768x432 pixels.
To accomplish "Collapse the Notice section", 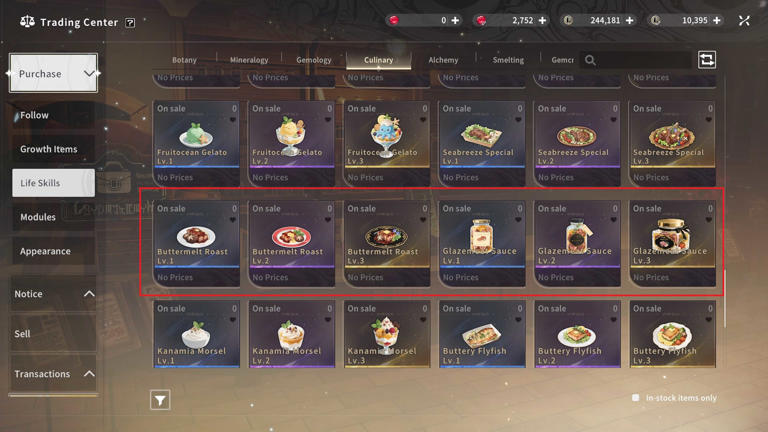I will (88, 294).
